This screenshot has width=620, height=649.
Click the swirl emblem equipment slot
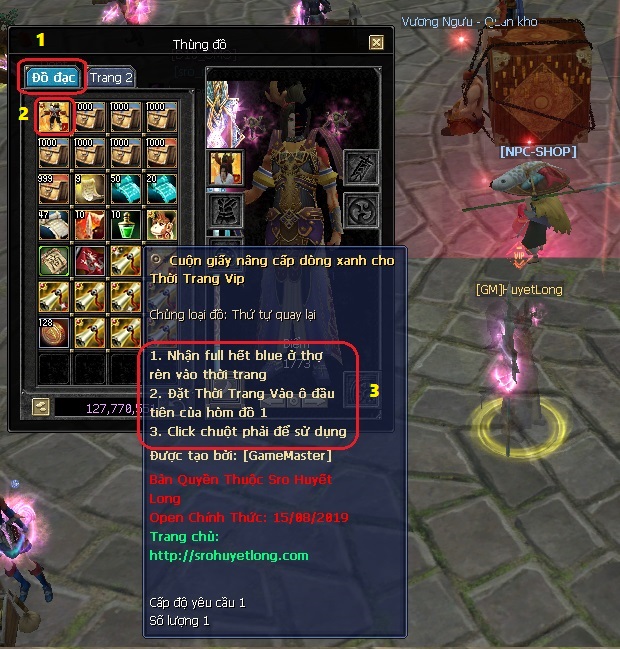[x=360, y=211]
